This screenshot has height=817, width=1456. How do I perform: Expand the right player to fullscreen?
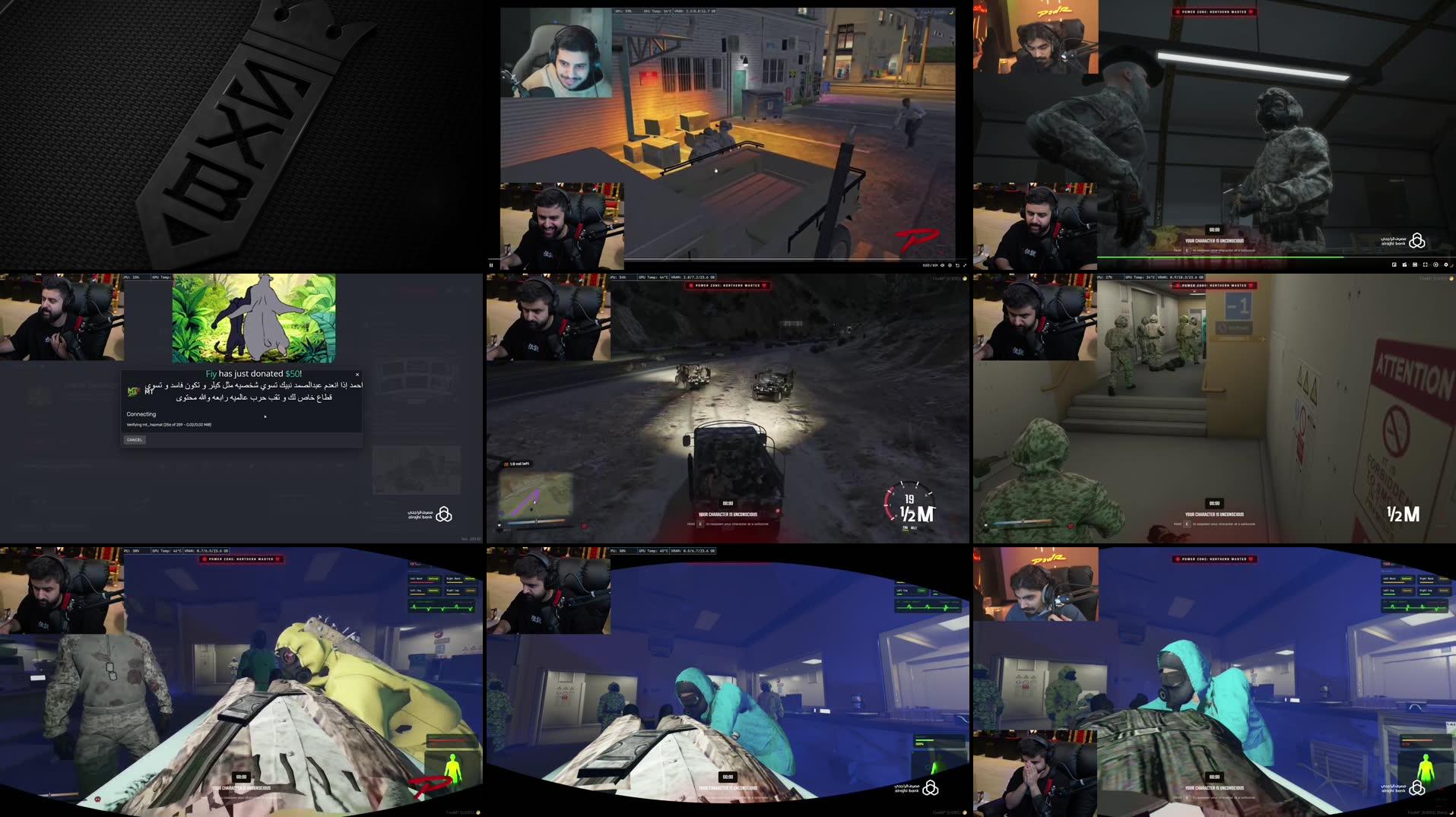(1426, 264)
